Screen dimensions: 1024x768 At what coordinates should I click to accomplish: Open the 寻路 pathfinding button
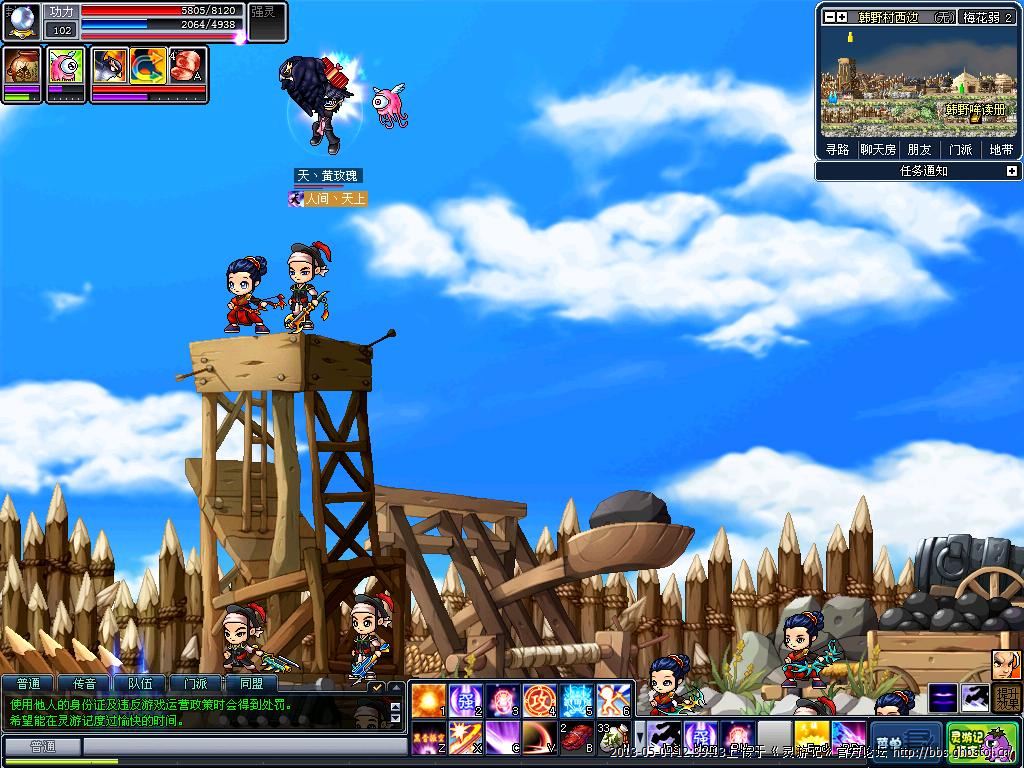point(837,150)
